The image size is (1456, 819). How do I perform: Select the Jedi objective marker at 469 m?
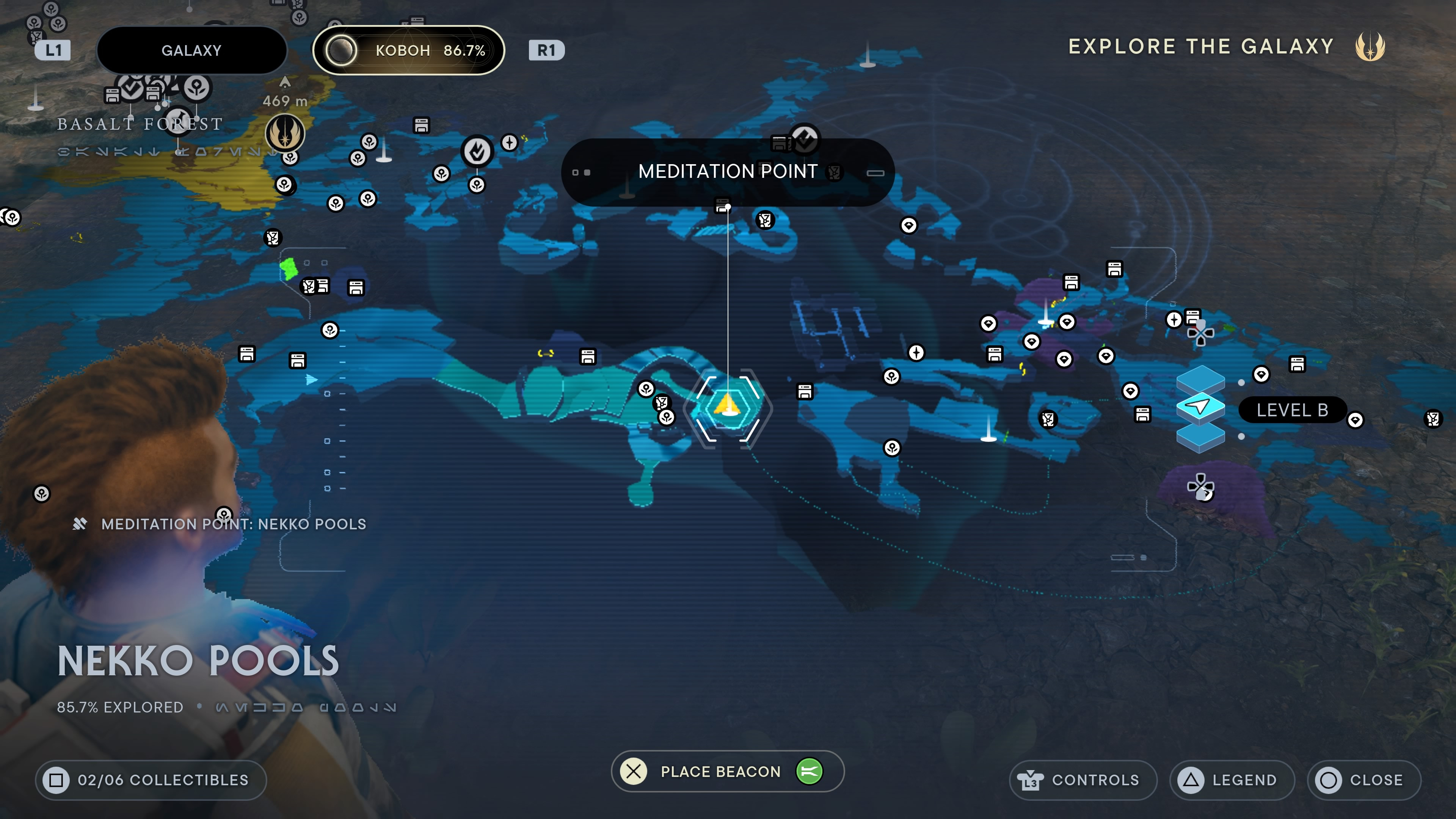point(286,132)
